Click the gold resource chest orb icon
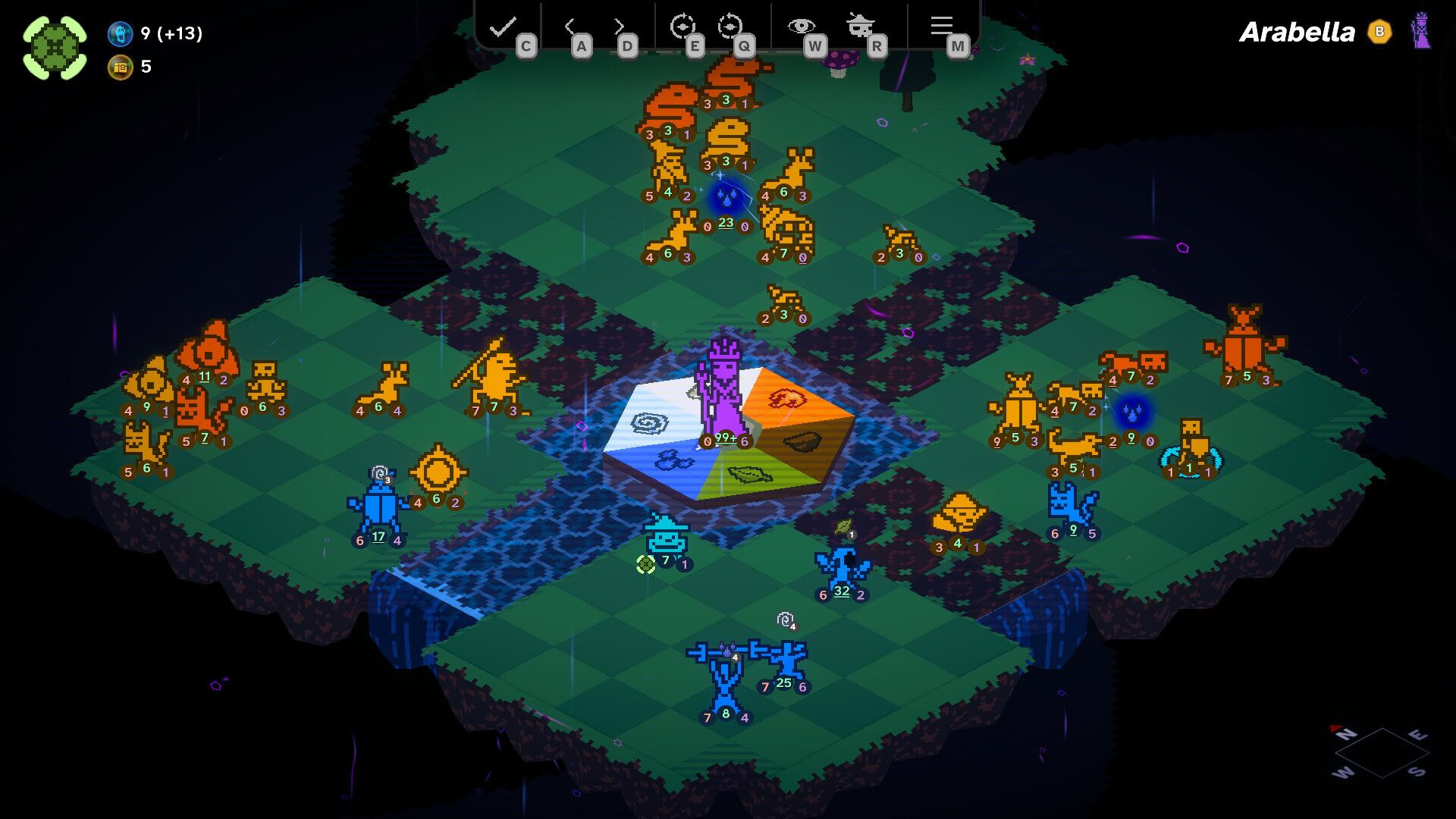Screen dimensions: 1456x819 [x=119, y=67]
